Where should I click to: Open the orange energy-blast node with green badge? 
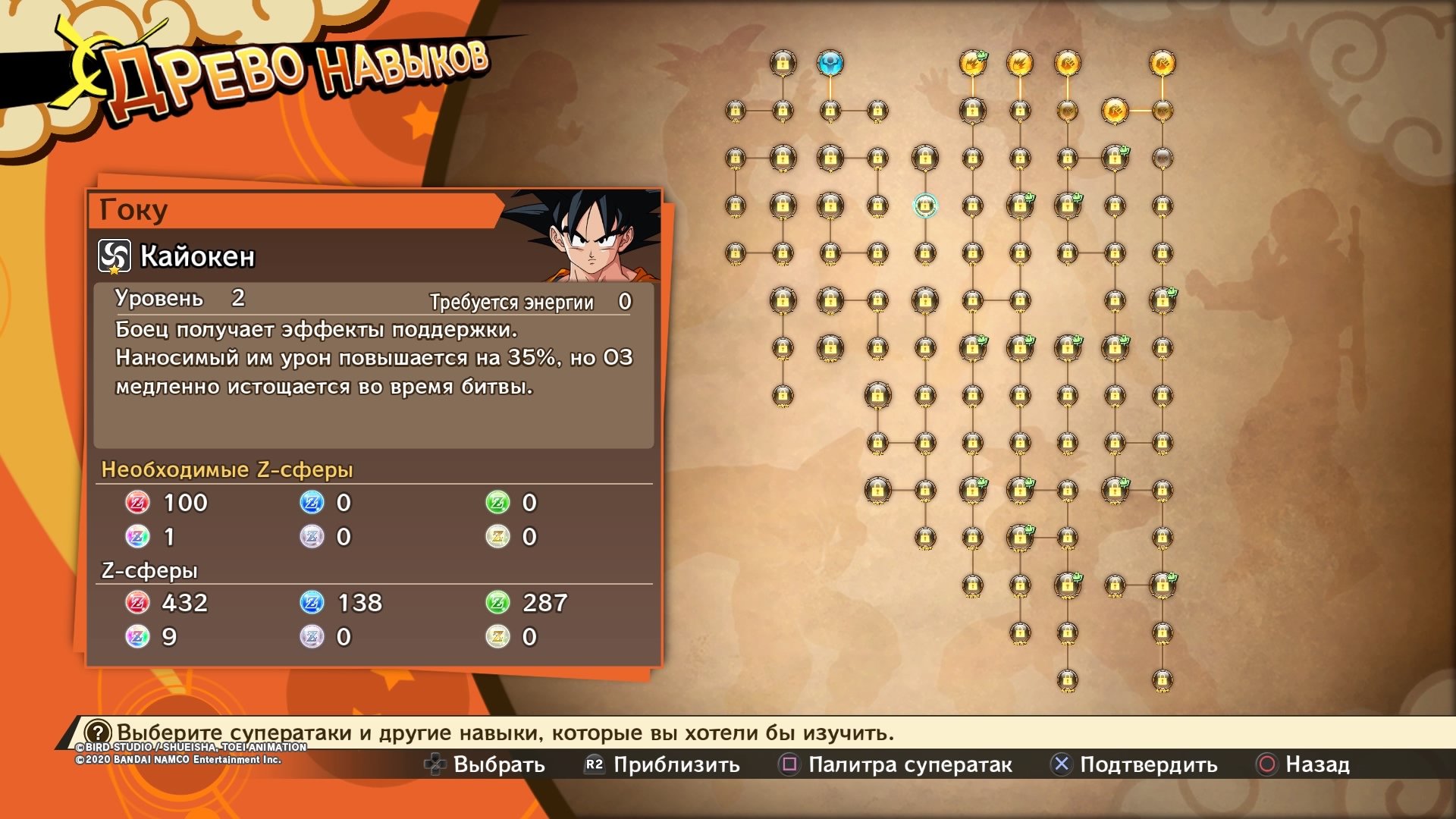[972, 63]
